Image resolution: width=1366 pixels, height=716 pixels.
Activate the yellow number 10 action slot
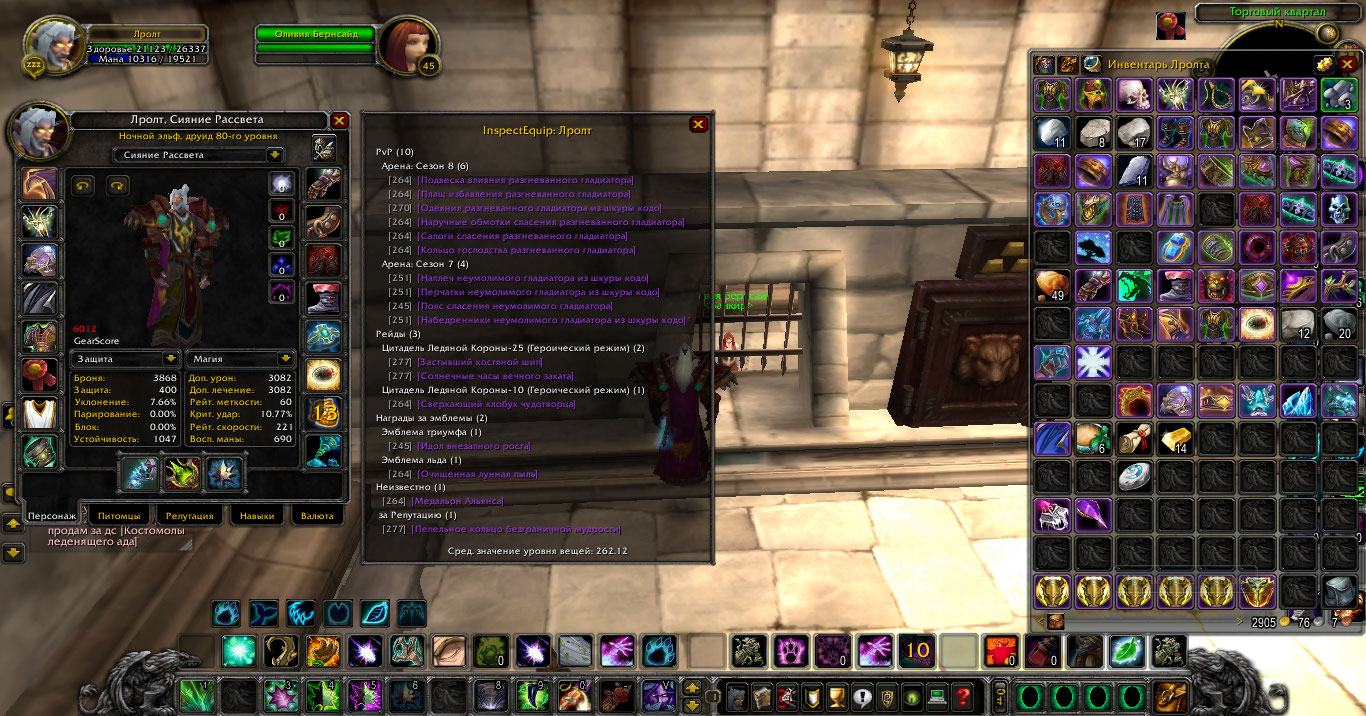[916, 651]
